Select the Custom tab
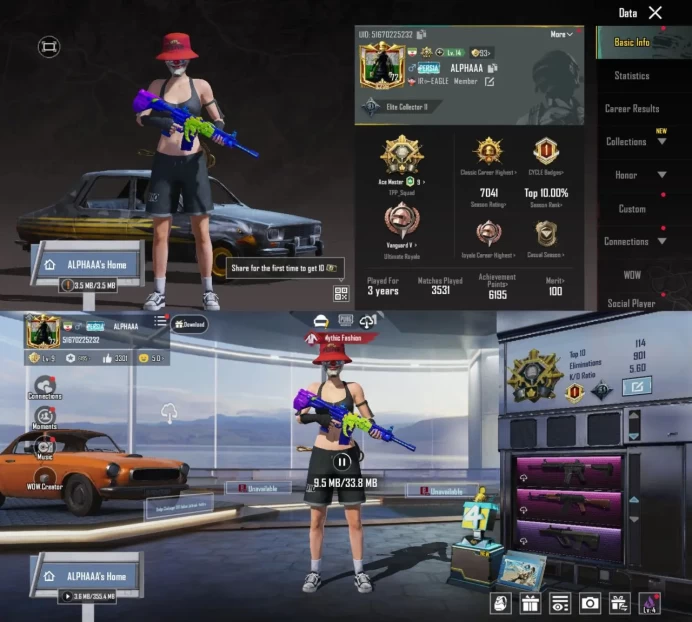Viewport: 692px width, 622px height. coord(632,209)
